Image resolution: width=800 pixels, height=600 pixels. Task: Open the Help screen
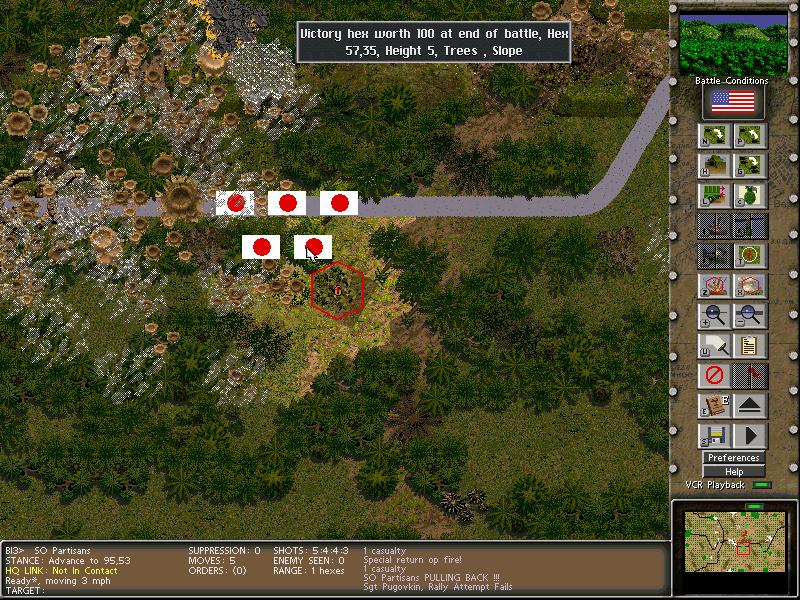pyautogui.click(x=733, y=472)
